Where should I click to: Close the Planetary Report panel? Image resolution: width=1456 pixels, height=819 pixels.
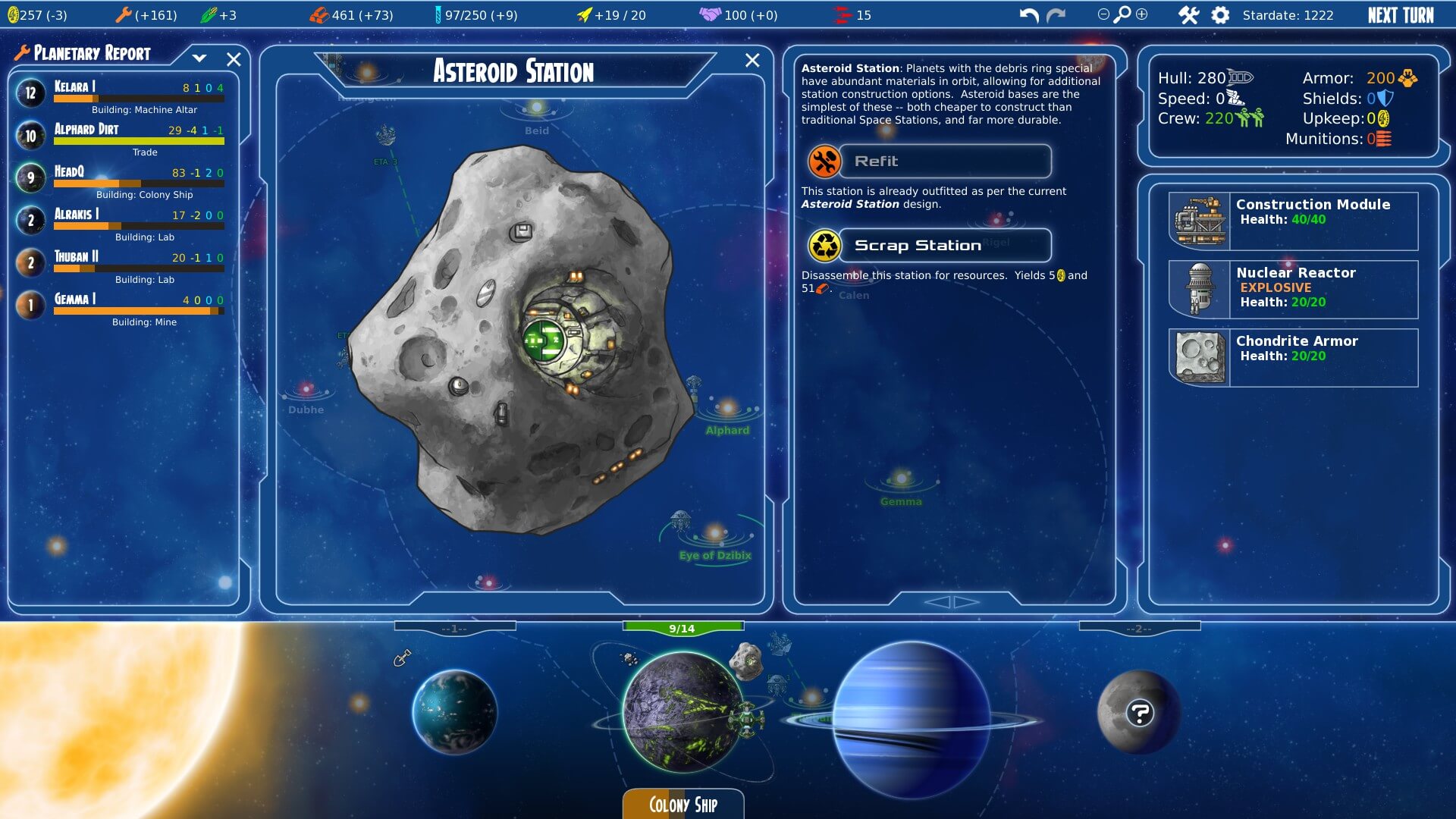pos(234,59)
